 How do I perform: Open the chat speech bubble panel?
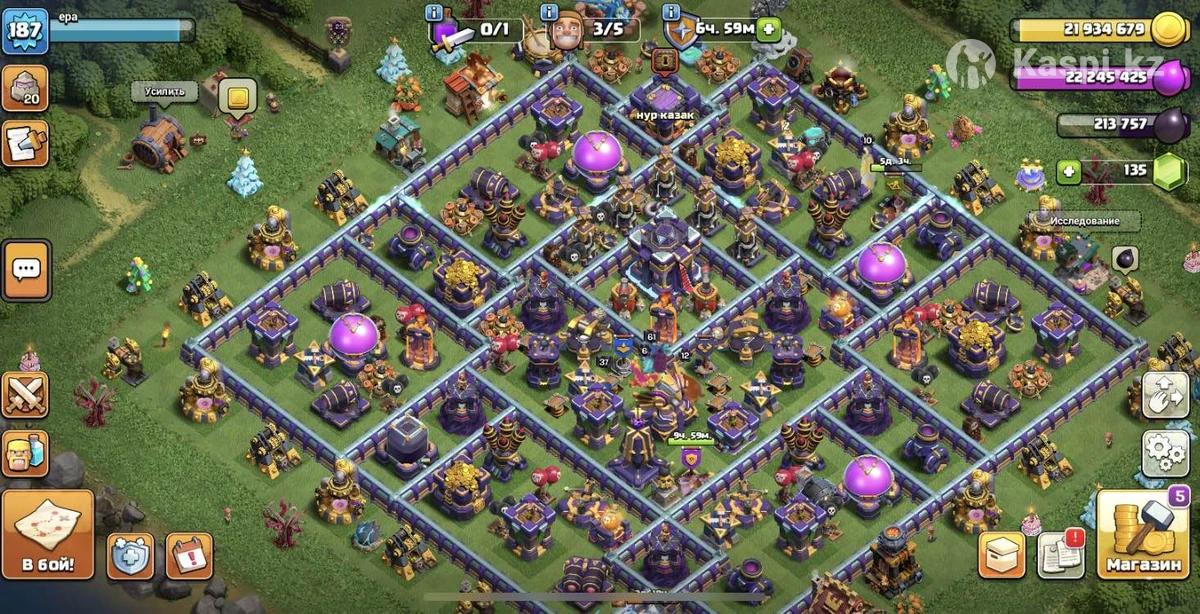coord(25,269)
